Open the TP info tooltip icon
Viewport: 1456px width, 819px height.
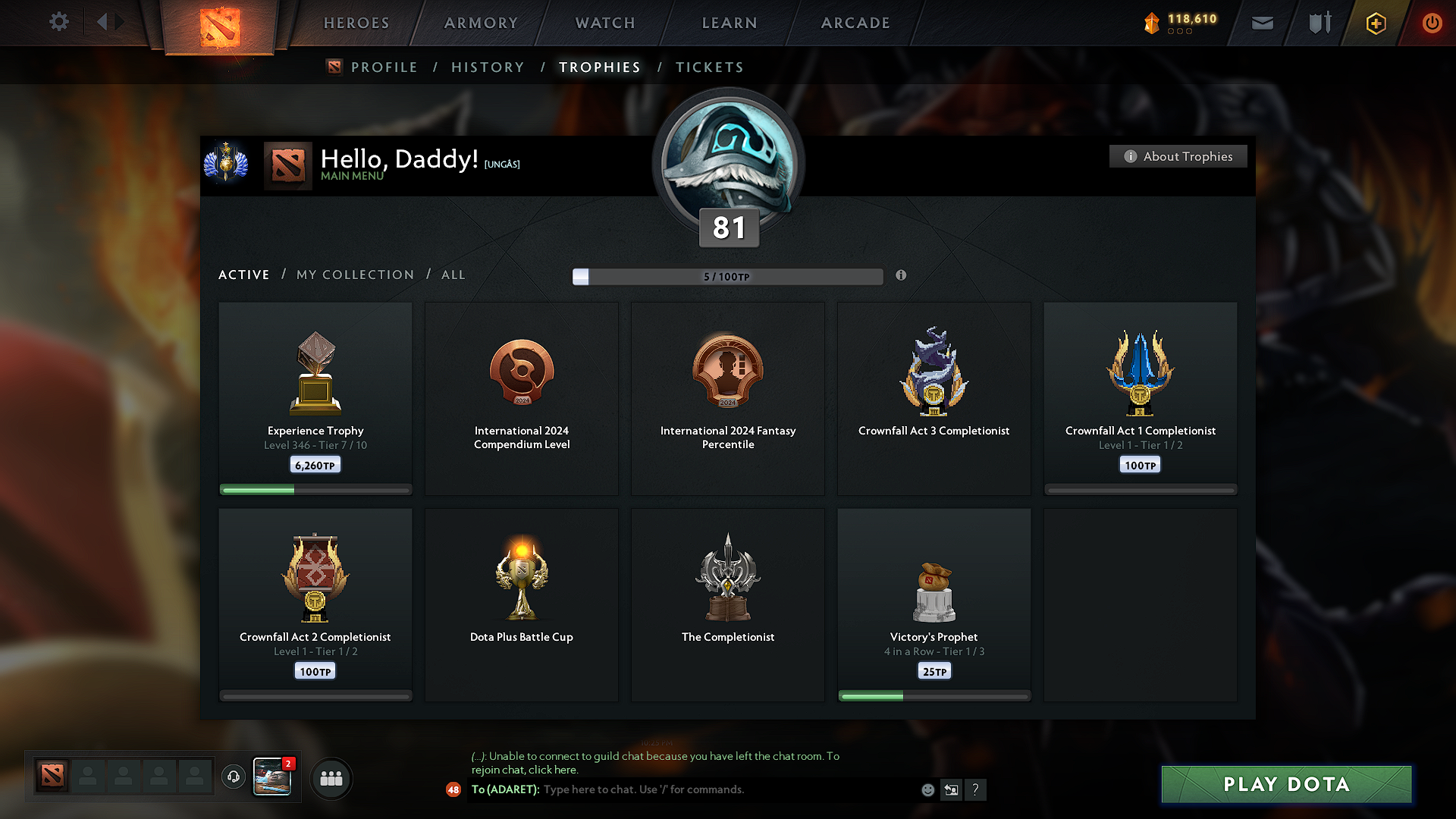click(902, 276)
